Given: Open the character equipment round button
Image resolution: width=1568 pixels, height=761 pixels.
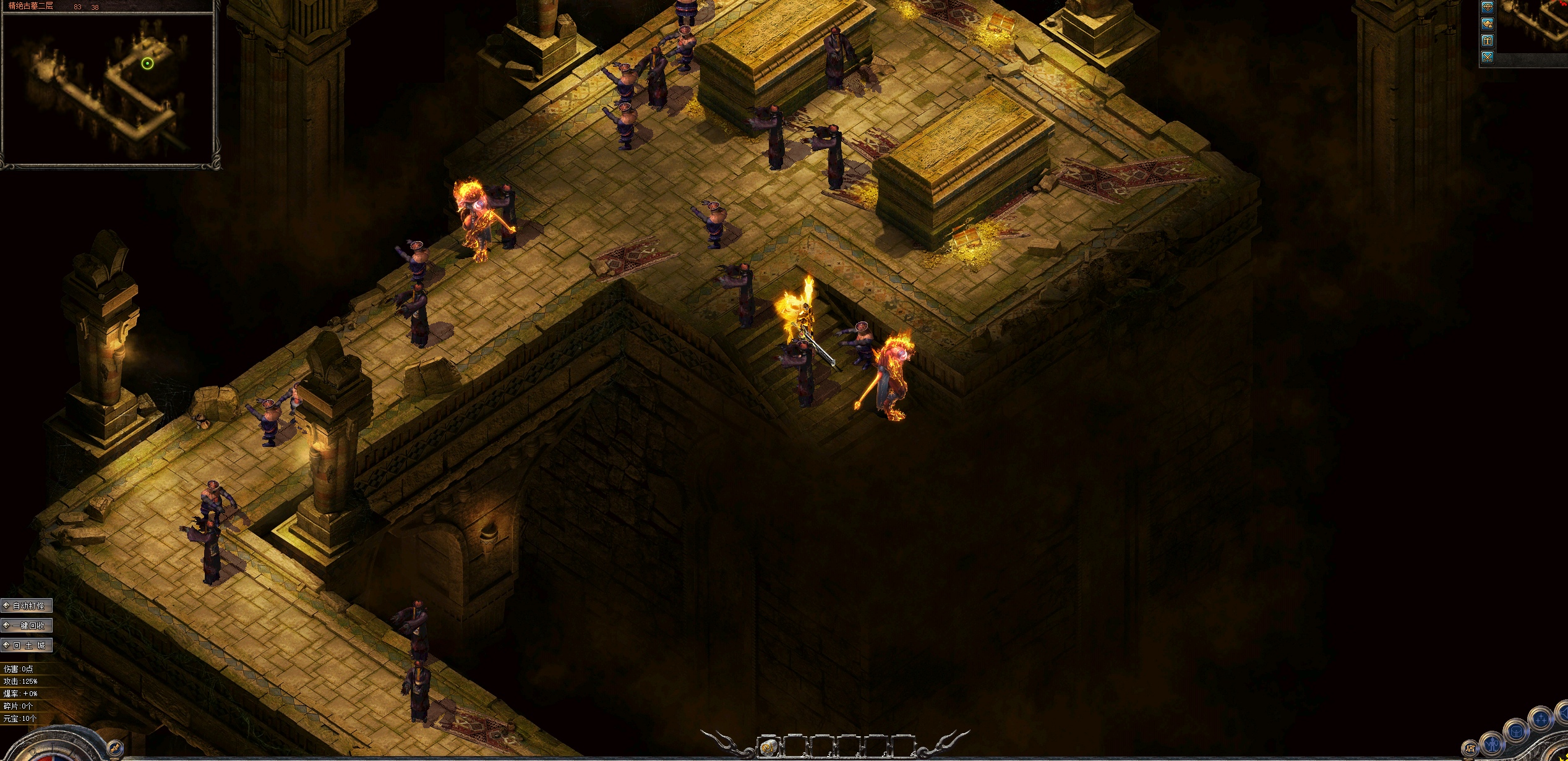Looking at the screenshot, I should 1492,742.
